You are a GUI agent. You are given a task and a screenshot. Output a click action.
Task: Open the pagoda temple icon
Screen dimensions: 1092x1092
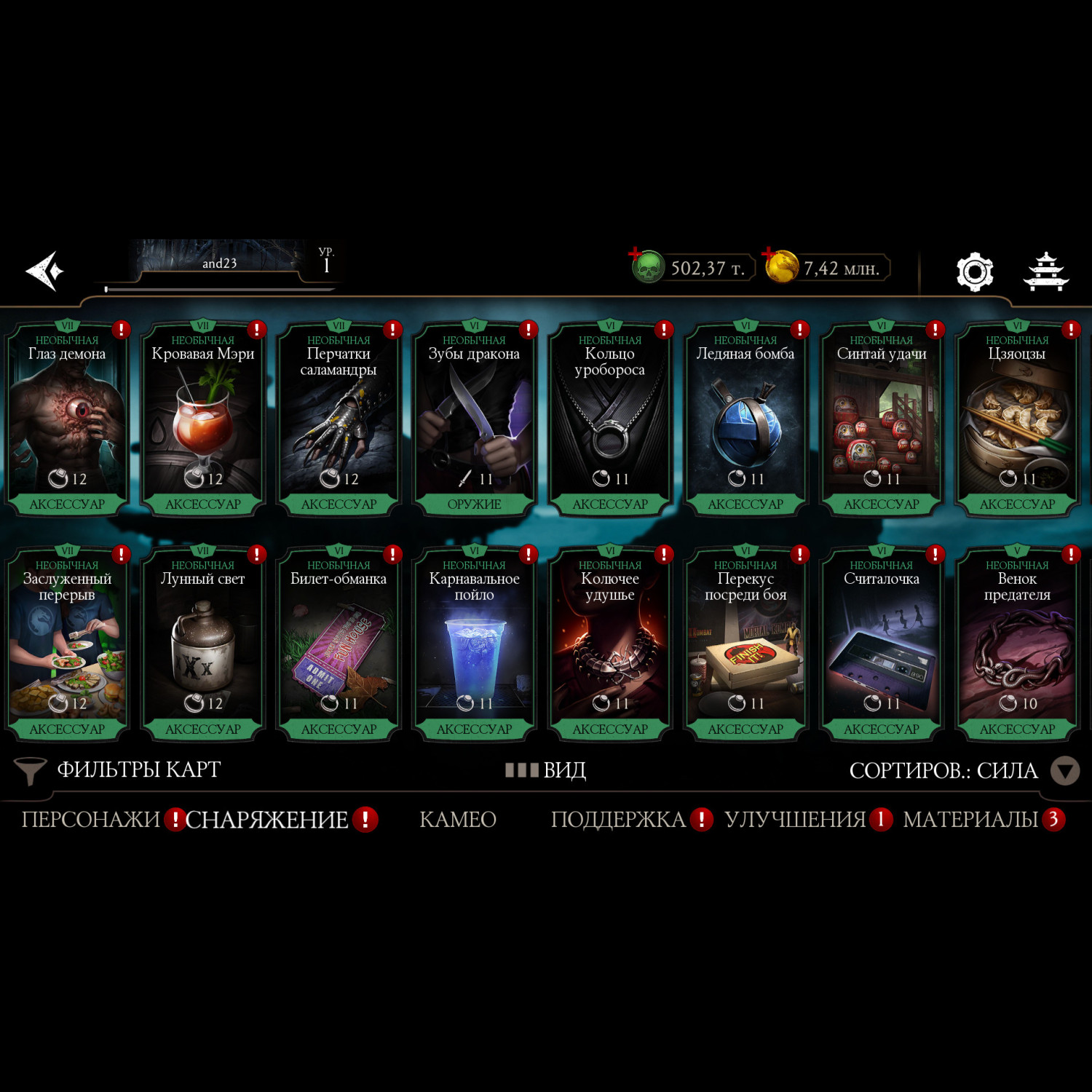1045,272
